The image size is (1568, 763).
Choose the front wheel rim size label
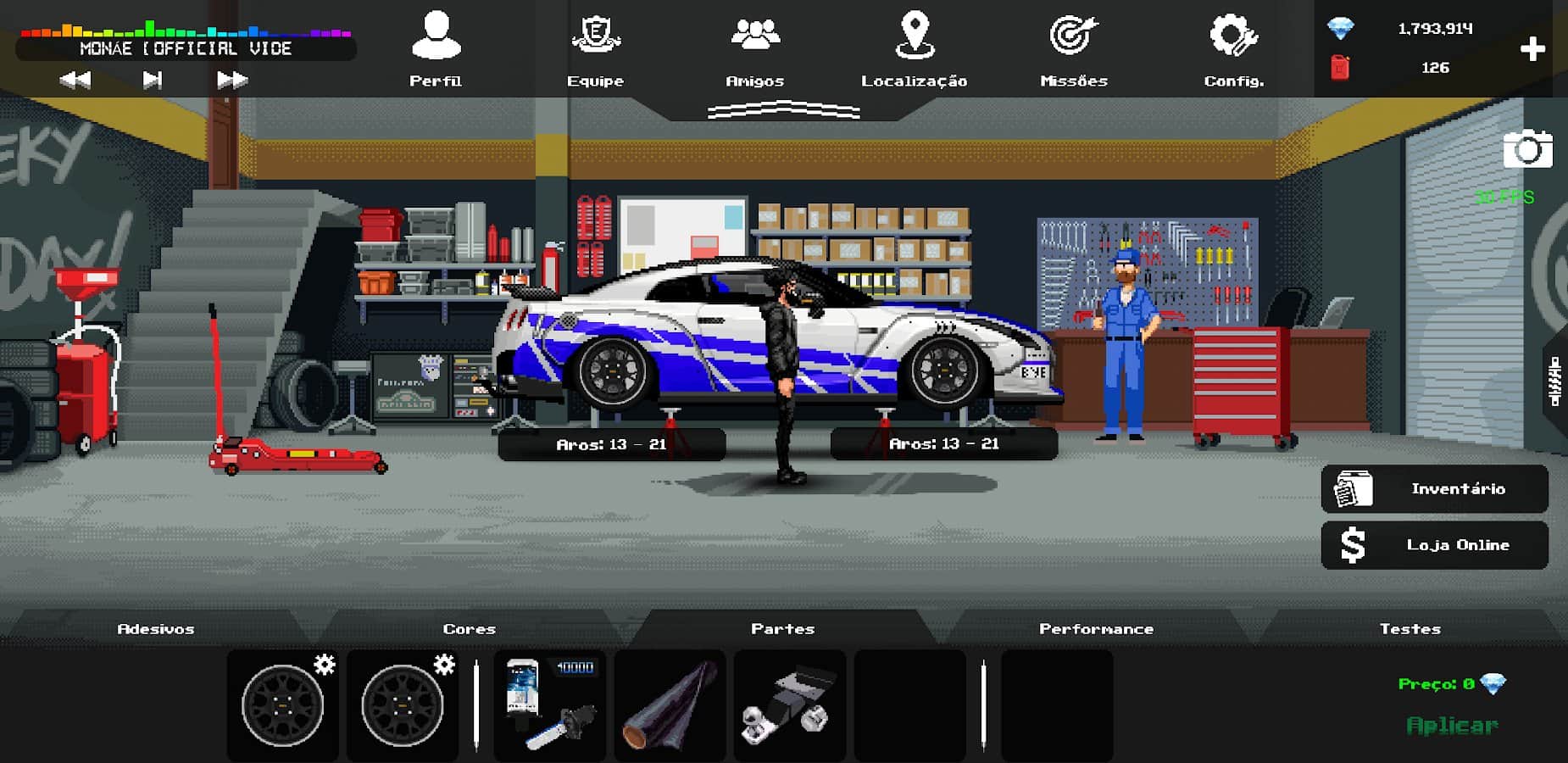[944, 444]
